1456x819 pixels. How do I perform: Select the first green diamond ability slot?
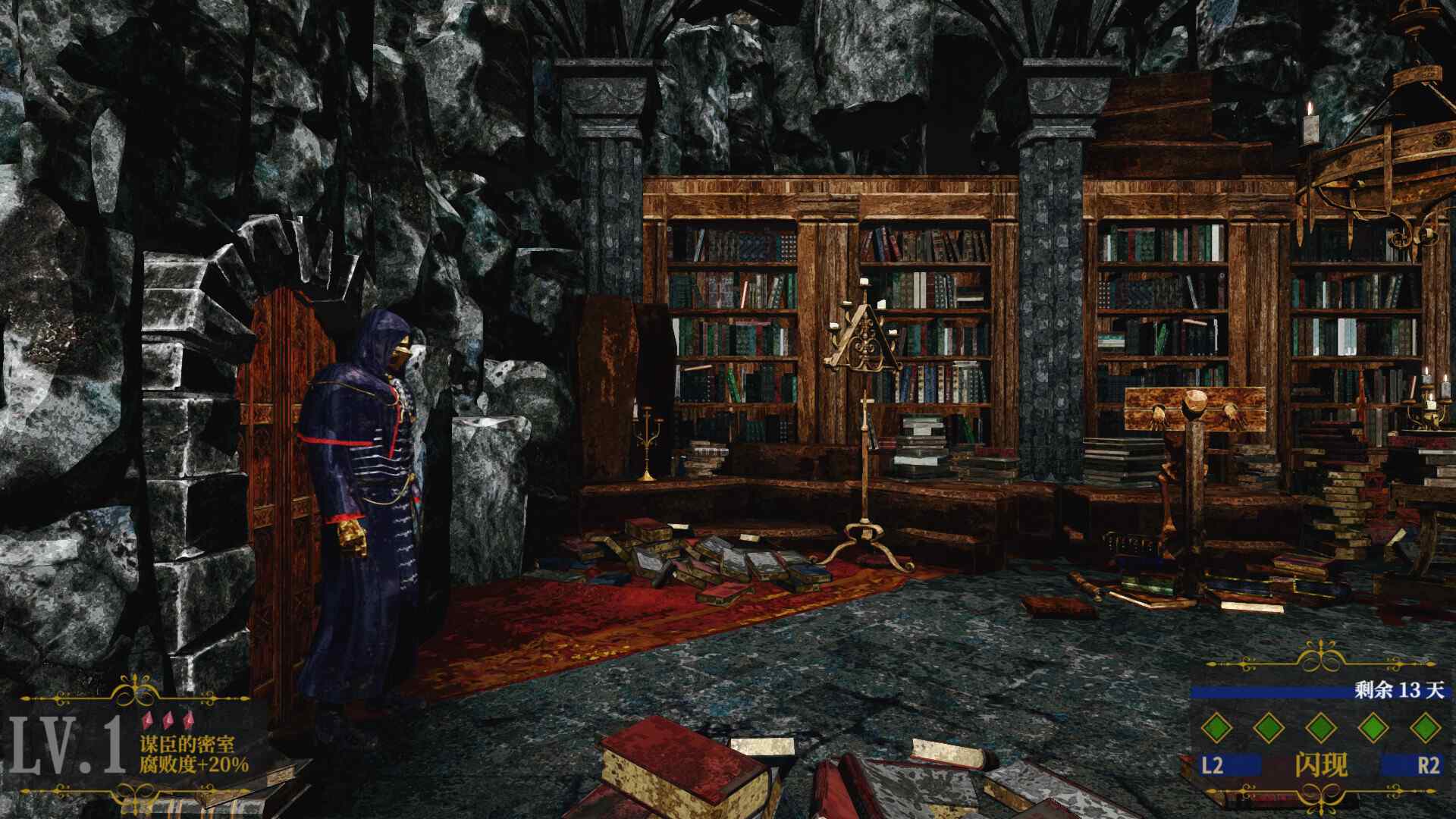pos(1216,729)
